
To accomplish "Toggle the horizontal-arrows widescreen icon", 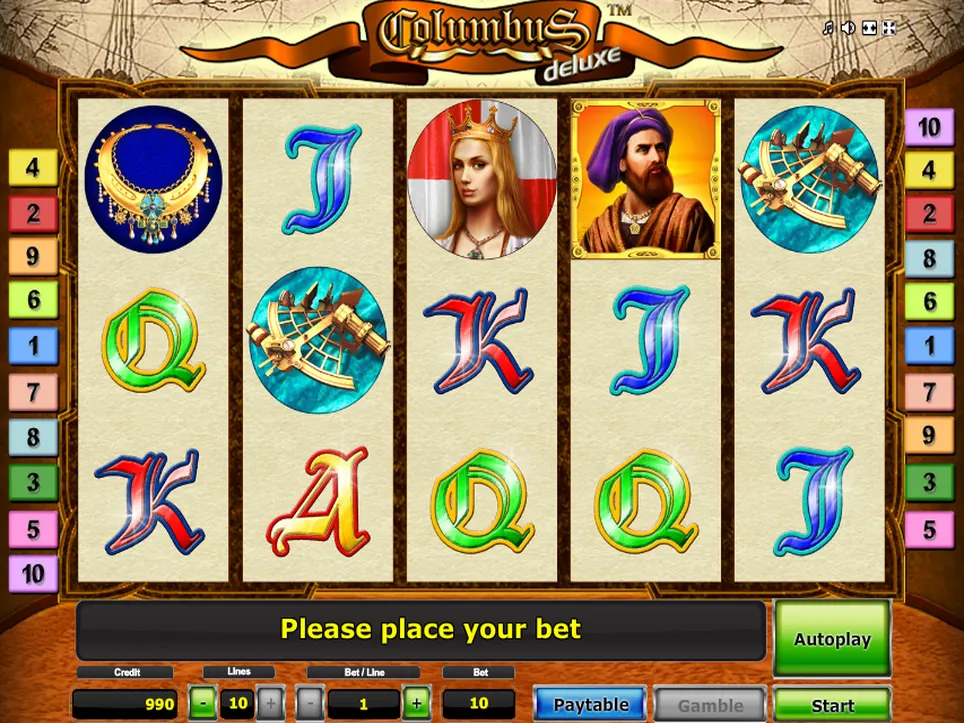I will [869, 28].
